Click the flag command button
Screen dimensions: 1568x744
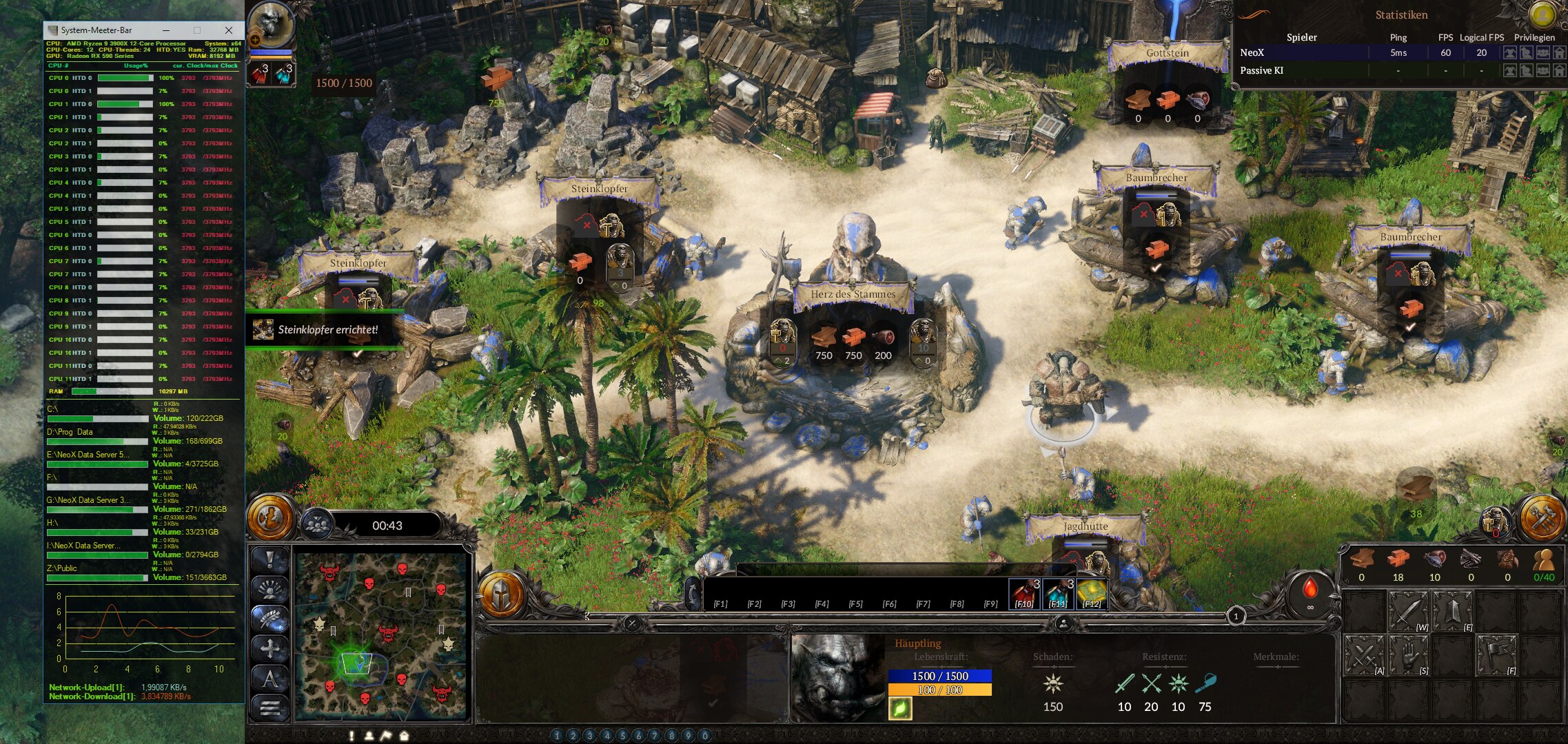[1496, 656]
